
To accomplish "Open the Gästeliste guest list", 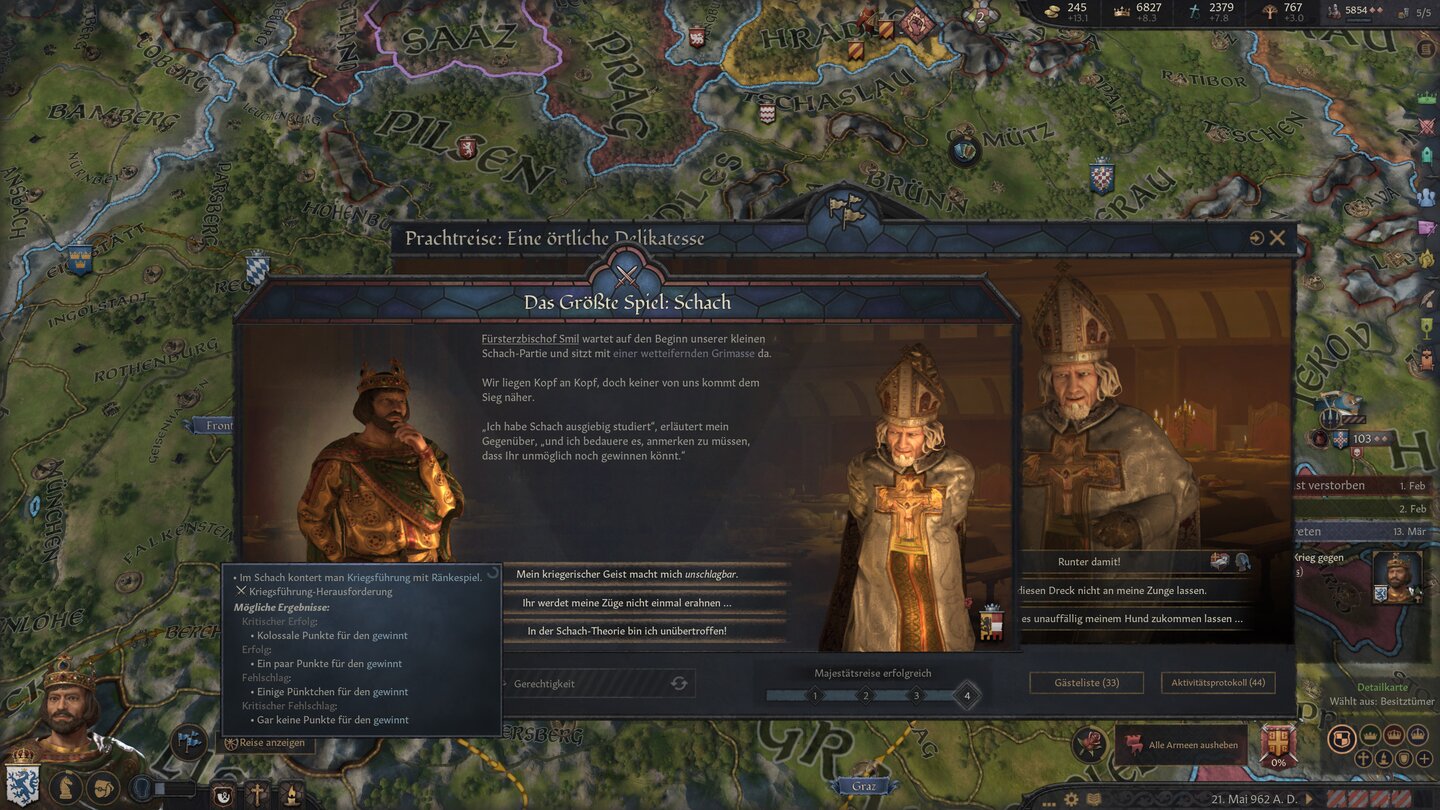I will click(1086, 683).
